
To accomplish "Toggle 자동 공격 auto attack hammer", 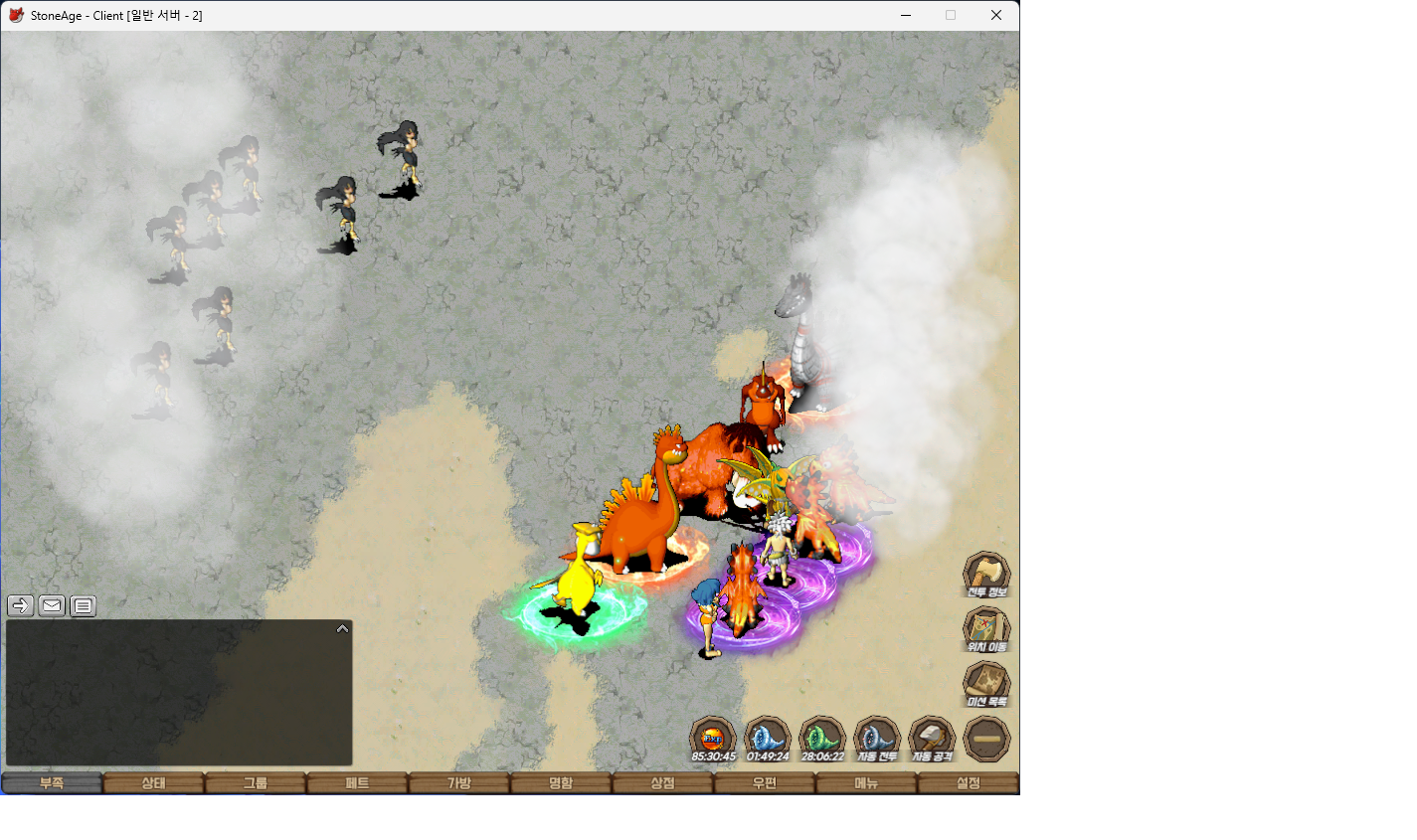I will click(932, 739).
